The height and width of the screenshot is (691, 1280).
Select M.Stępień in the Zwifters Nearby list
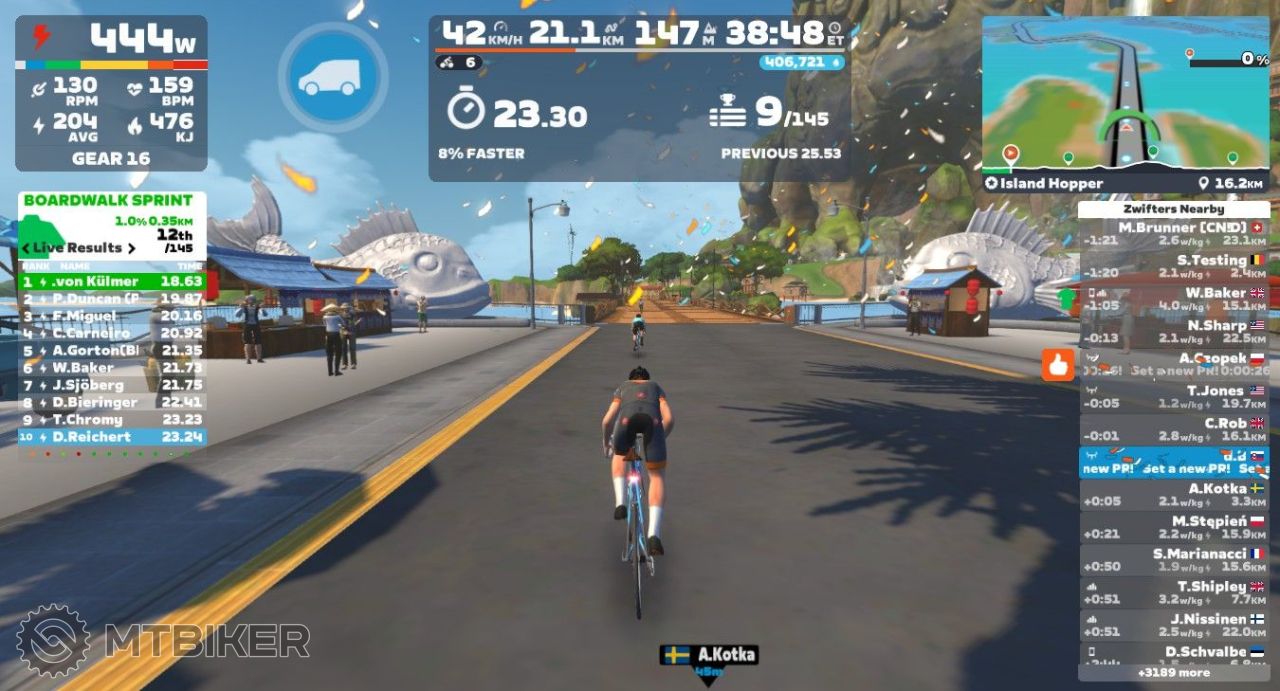pos(1173,527)
